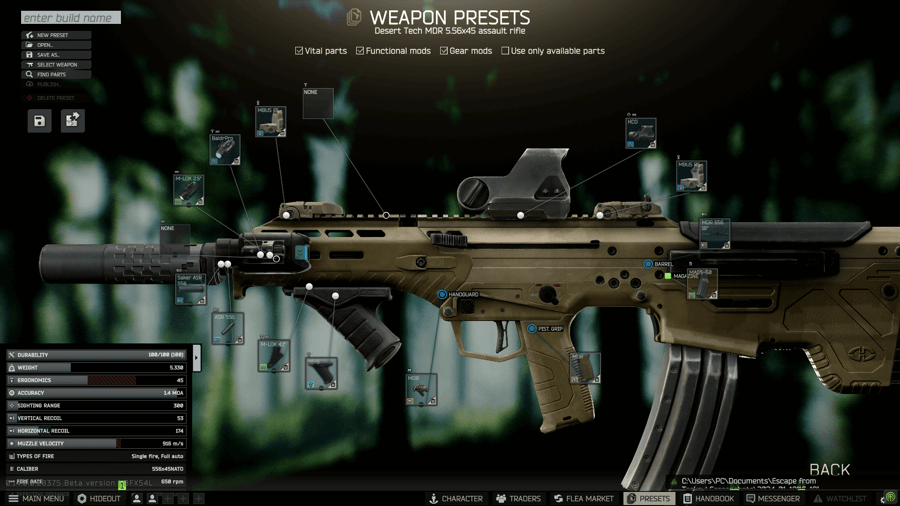The height and width of the screenshot is (506, 900).
Task: Switch to the Hideout screen
Action: pos(98,498)
